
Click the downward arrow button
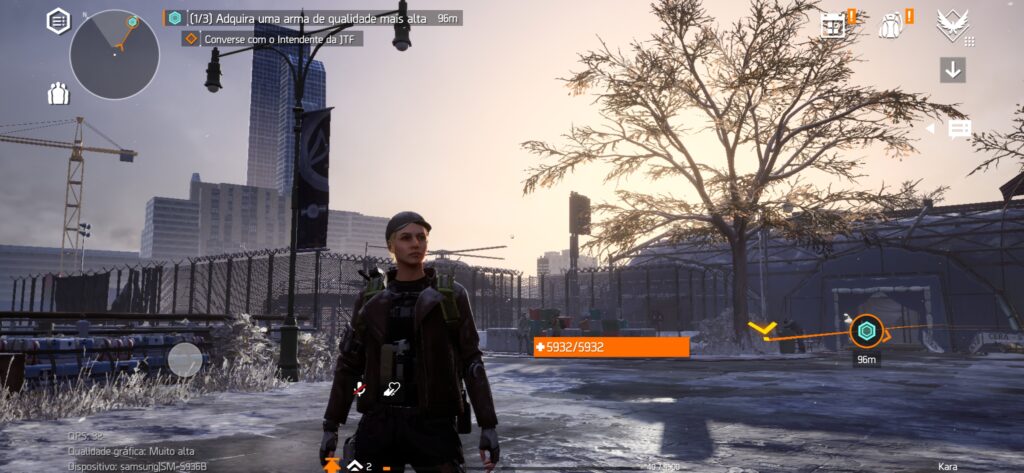(x=952, y=70)
